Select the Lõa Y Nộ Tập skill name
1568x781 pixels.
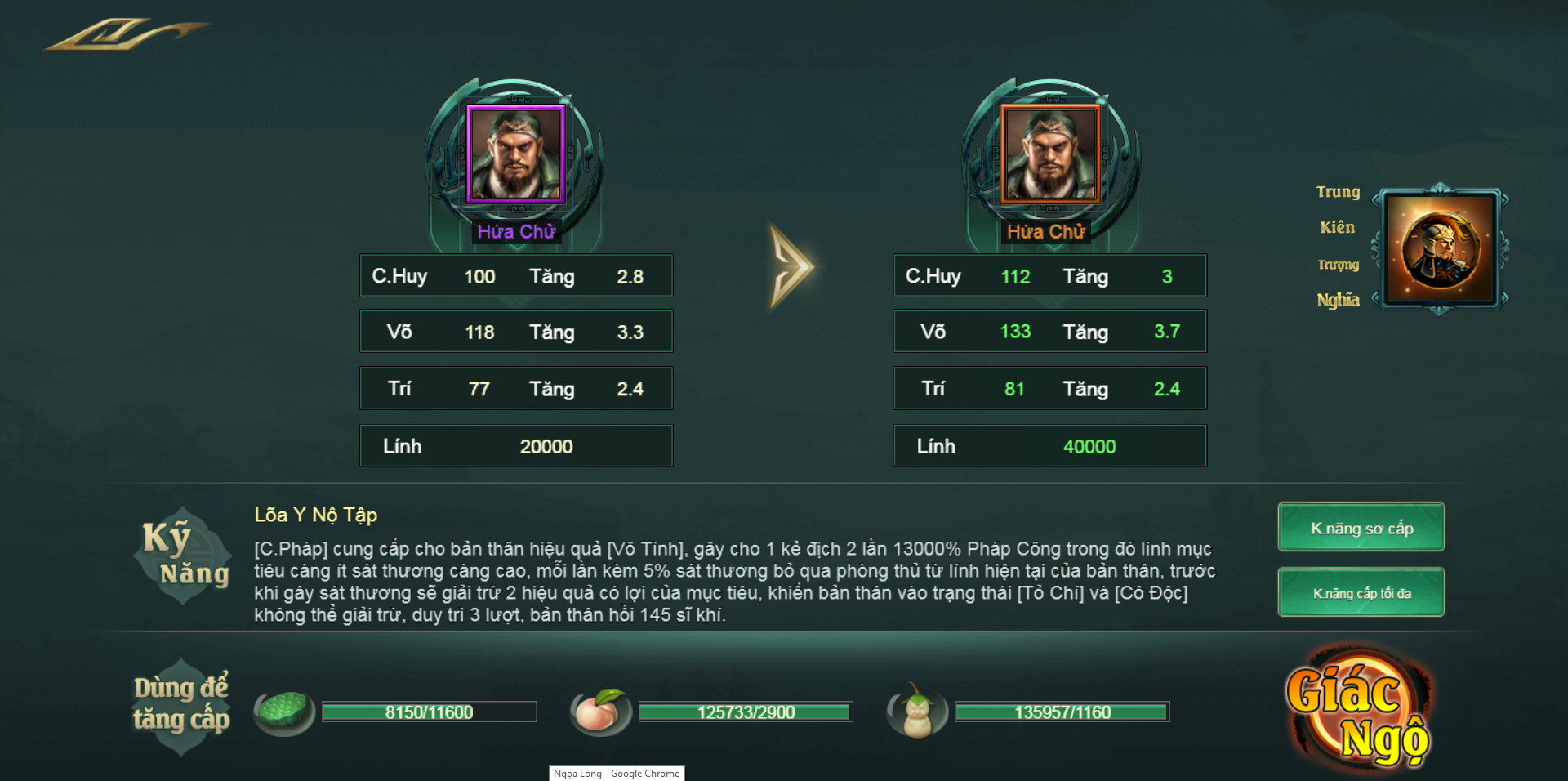[314, 515]
